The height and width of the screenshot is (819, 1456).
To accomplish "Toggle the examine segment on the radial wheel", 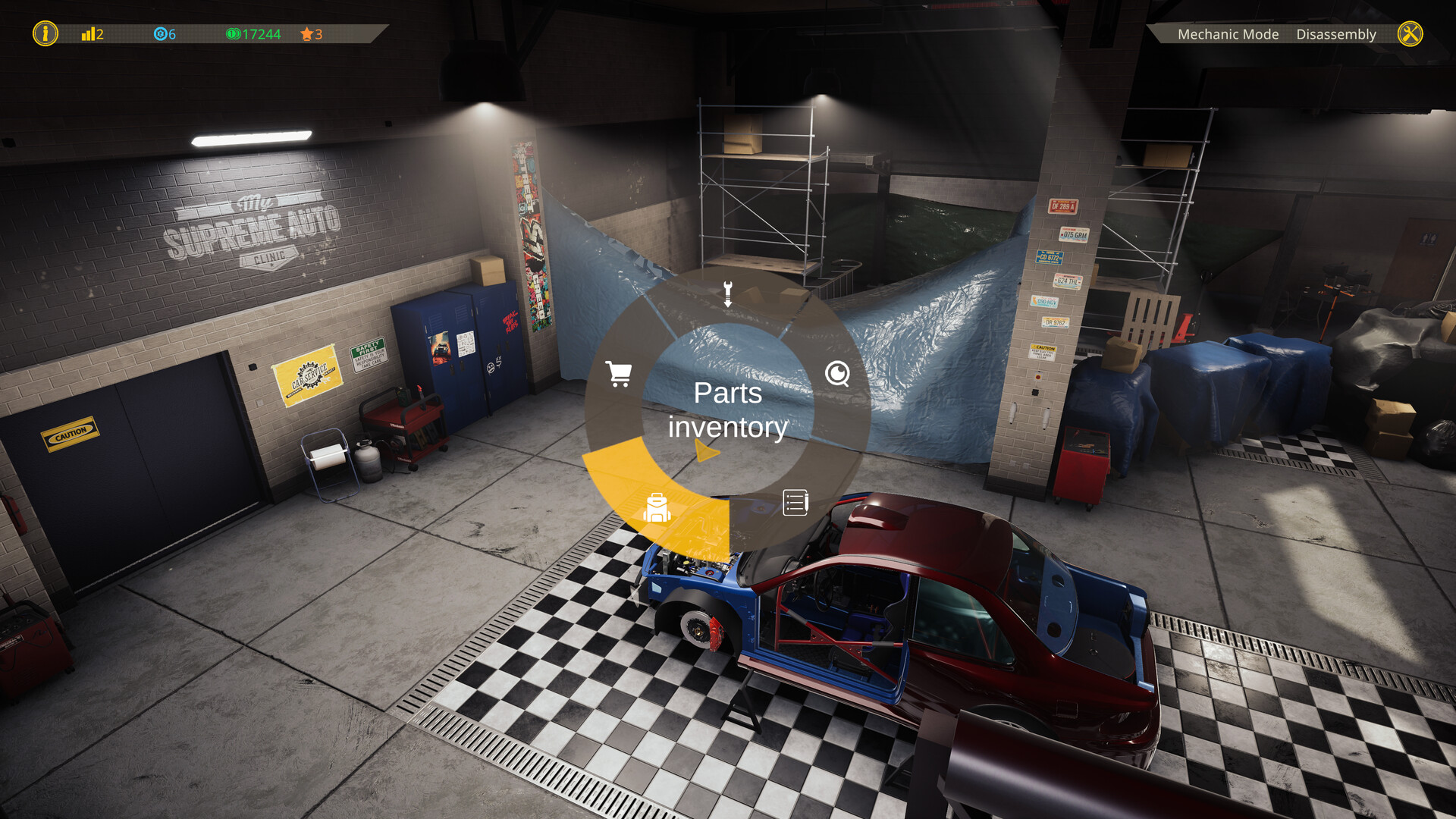I will tap(836, 375).
